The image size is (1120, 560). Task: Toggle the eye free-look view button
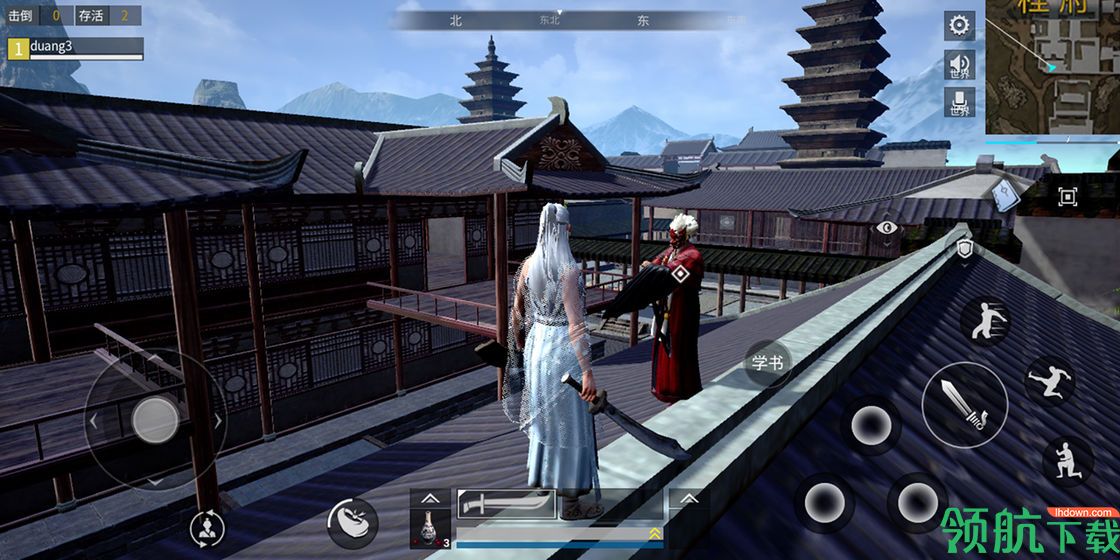(887, 229)
